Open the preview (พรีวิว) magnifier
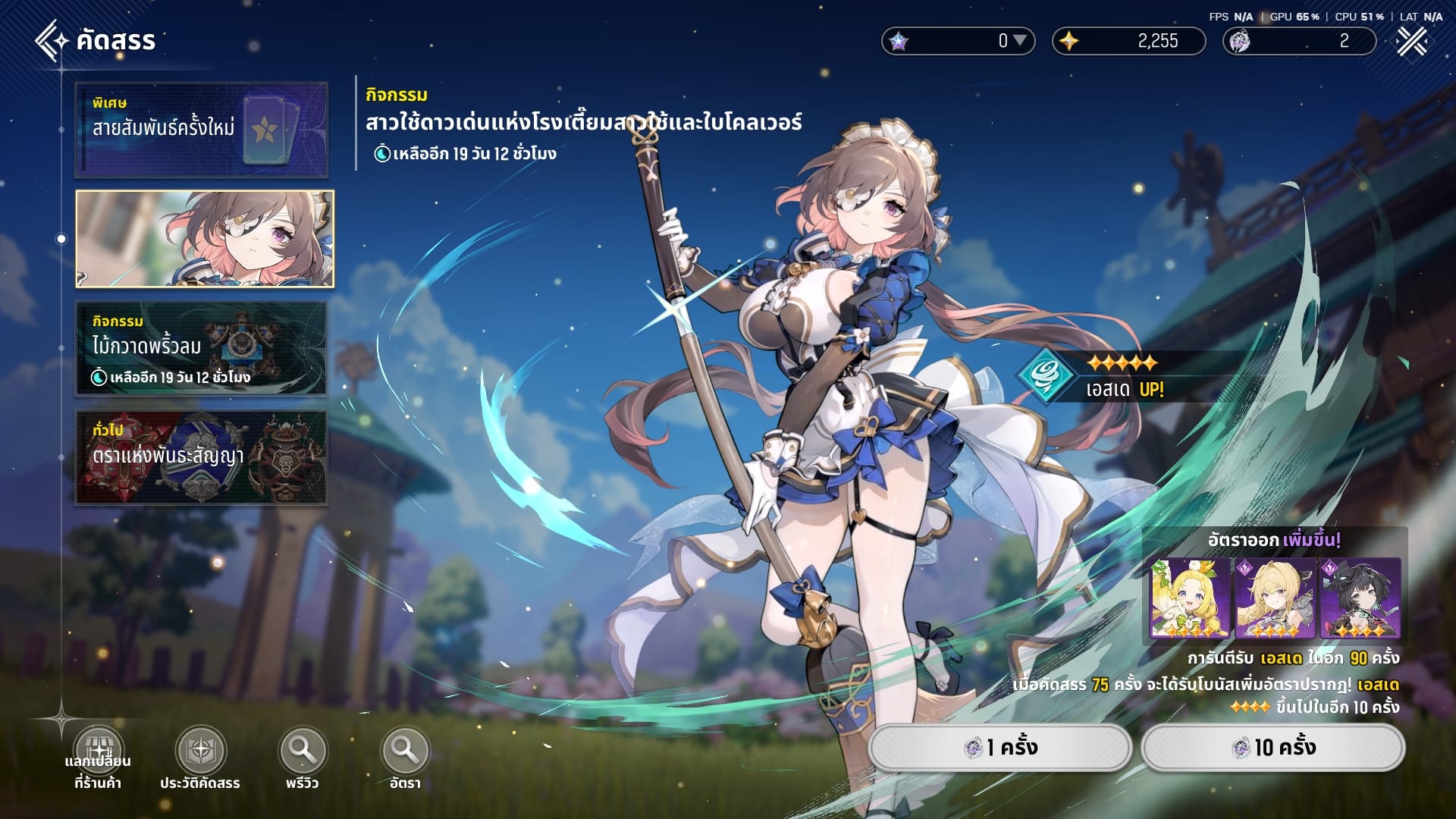This screenshot has height=819, width=1456. point(303,751)
